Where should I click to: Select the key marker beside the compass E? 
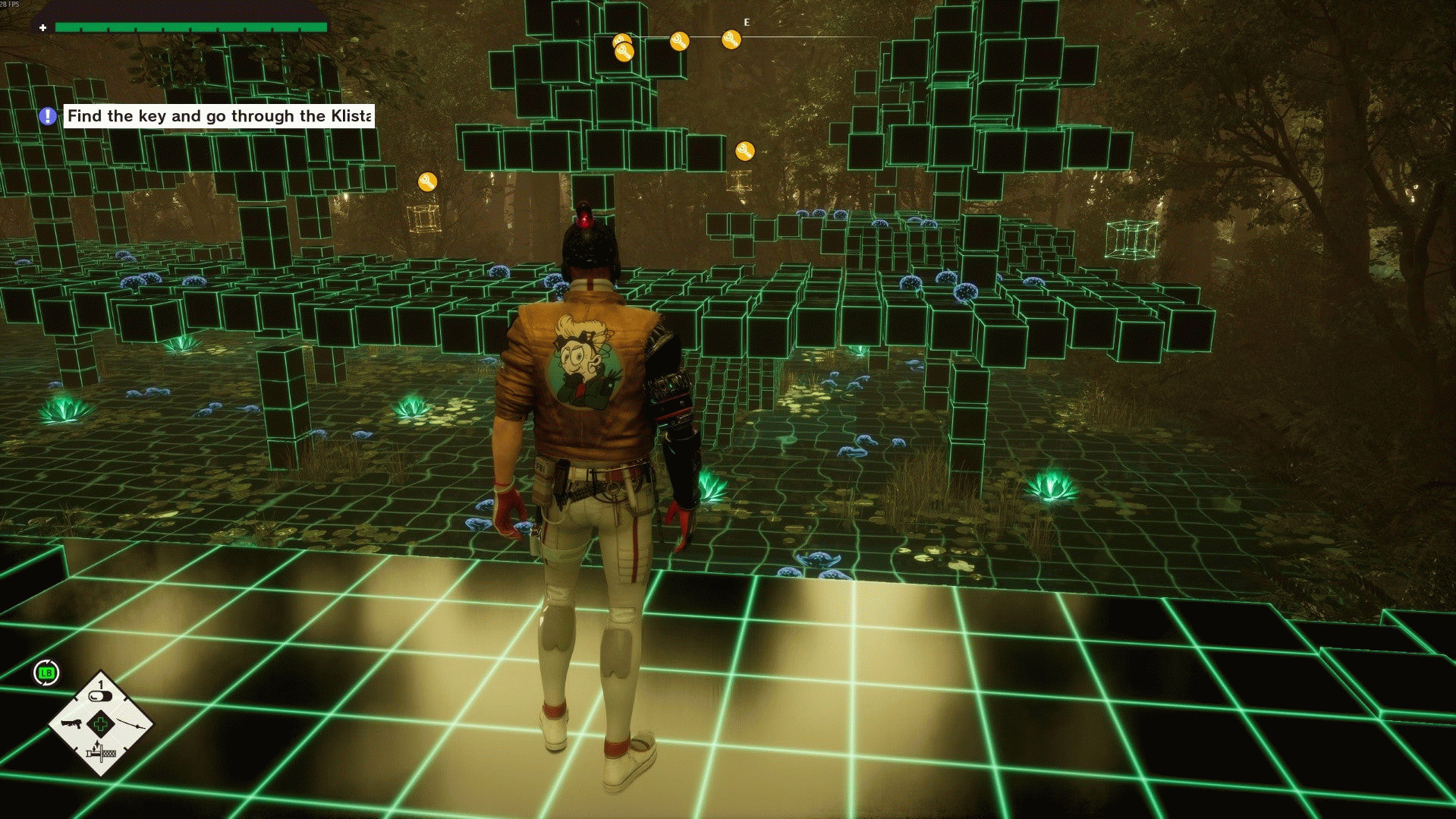pos(731,39)
